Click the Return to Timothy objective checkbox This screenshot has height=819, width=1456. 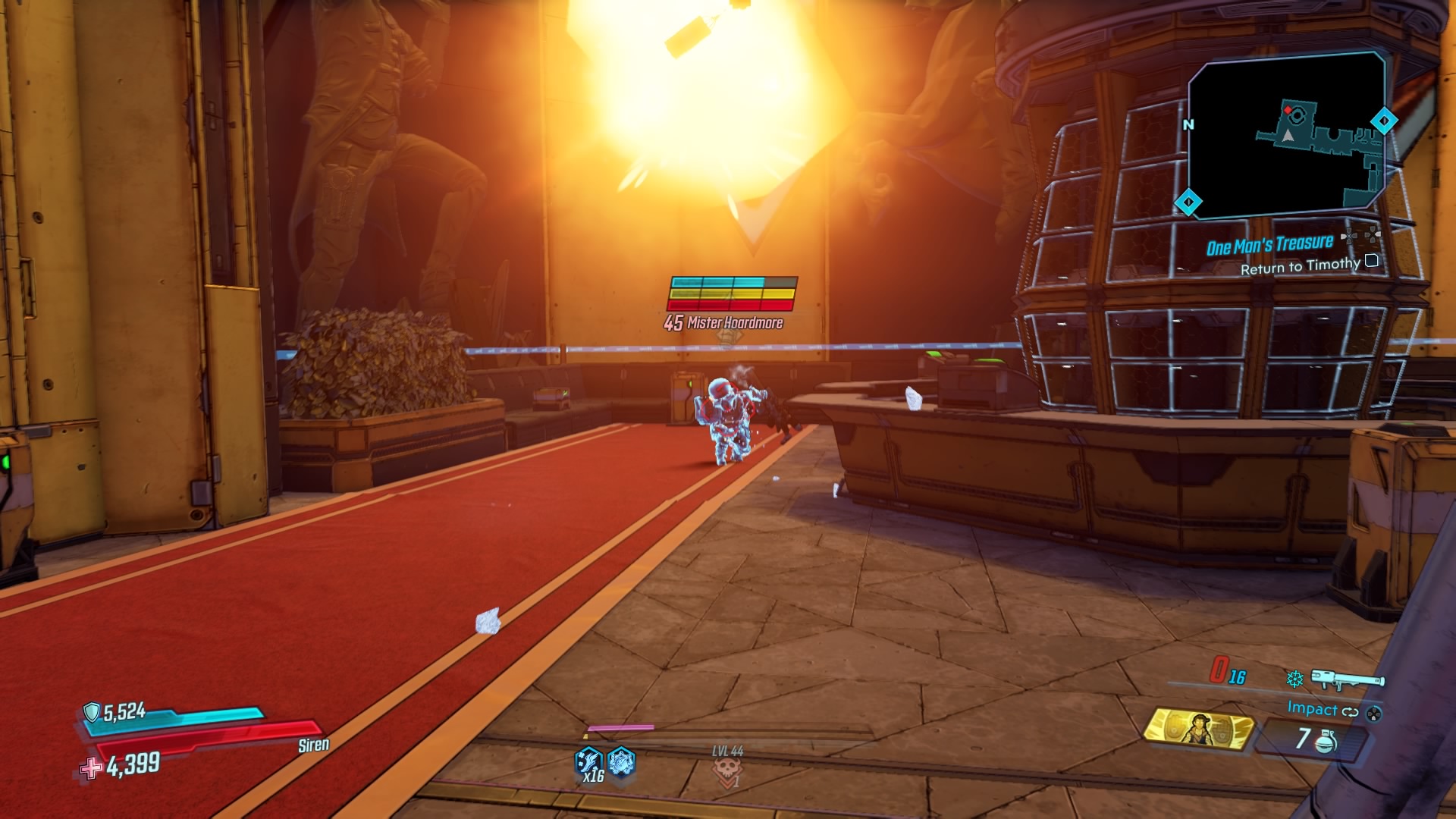click(1371, 261)
